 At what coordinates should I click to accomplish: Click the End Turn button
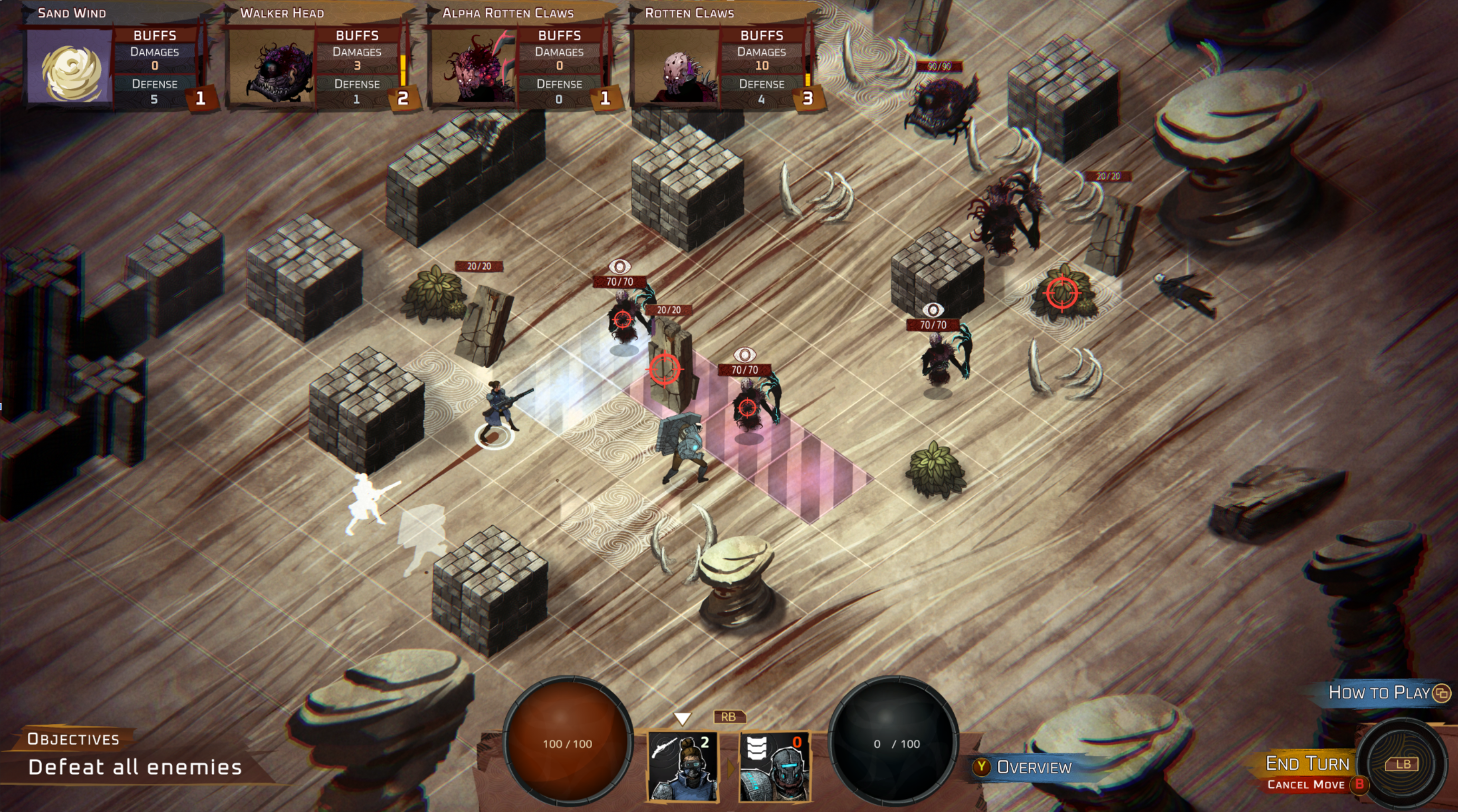tap(1308, 763)
